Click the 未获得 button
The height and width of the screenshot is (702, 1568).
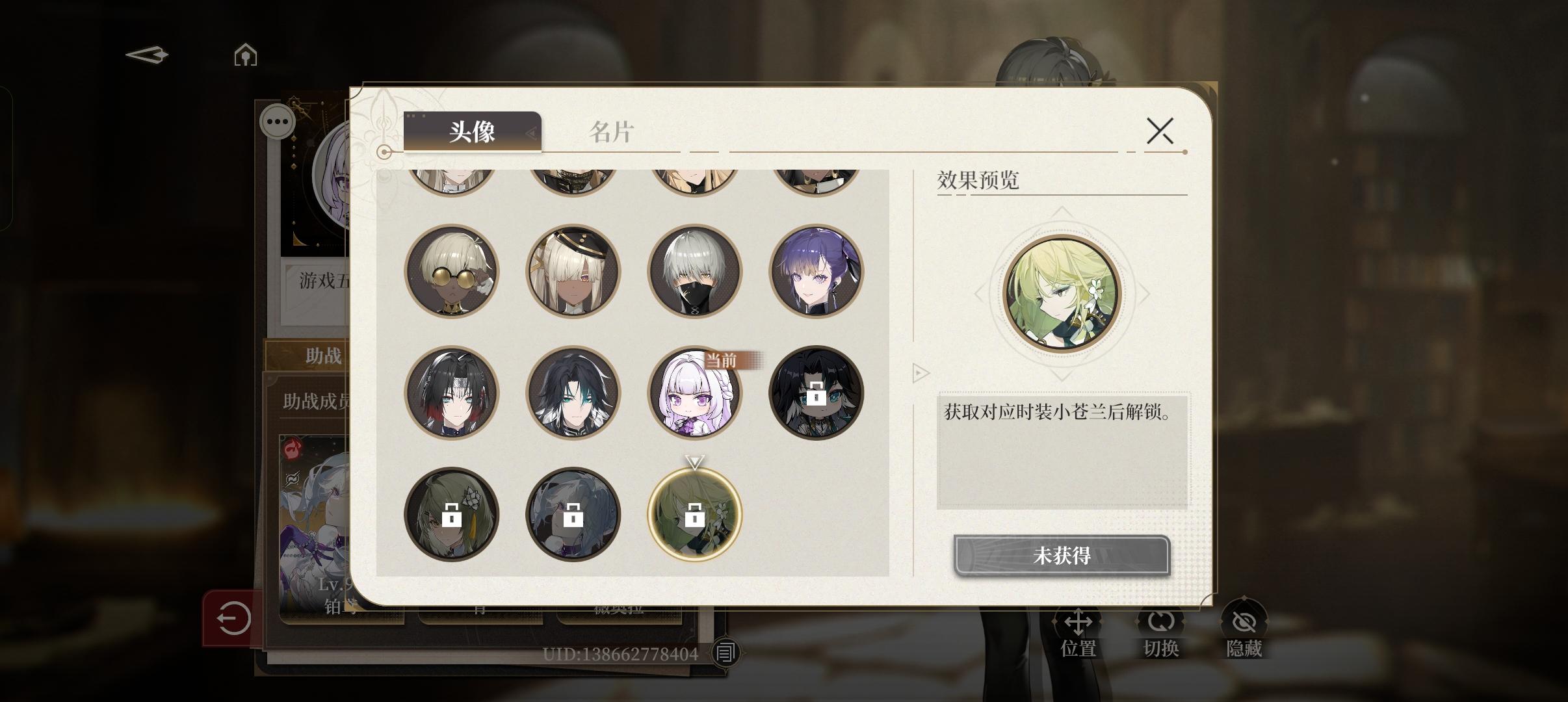pyautogui.click(x=1062, y=556)
